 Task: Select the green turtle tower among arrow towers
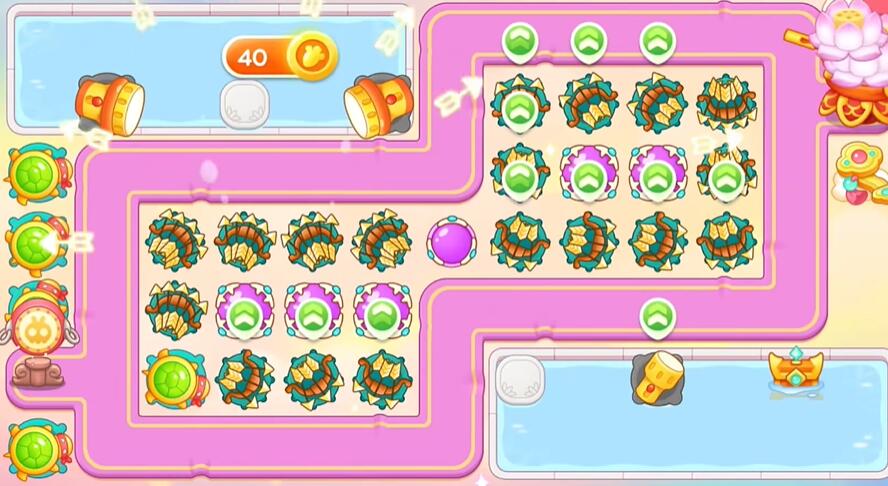174,378
